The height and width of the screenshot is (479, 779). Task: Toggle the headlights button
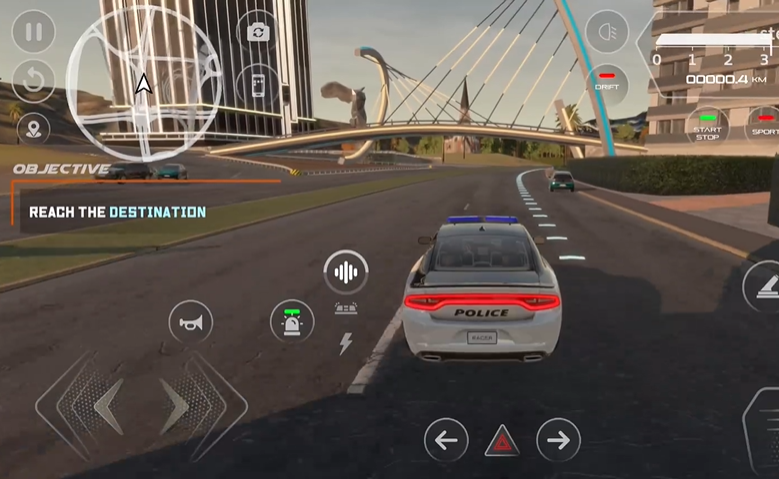point(606,32)
